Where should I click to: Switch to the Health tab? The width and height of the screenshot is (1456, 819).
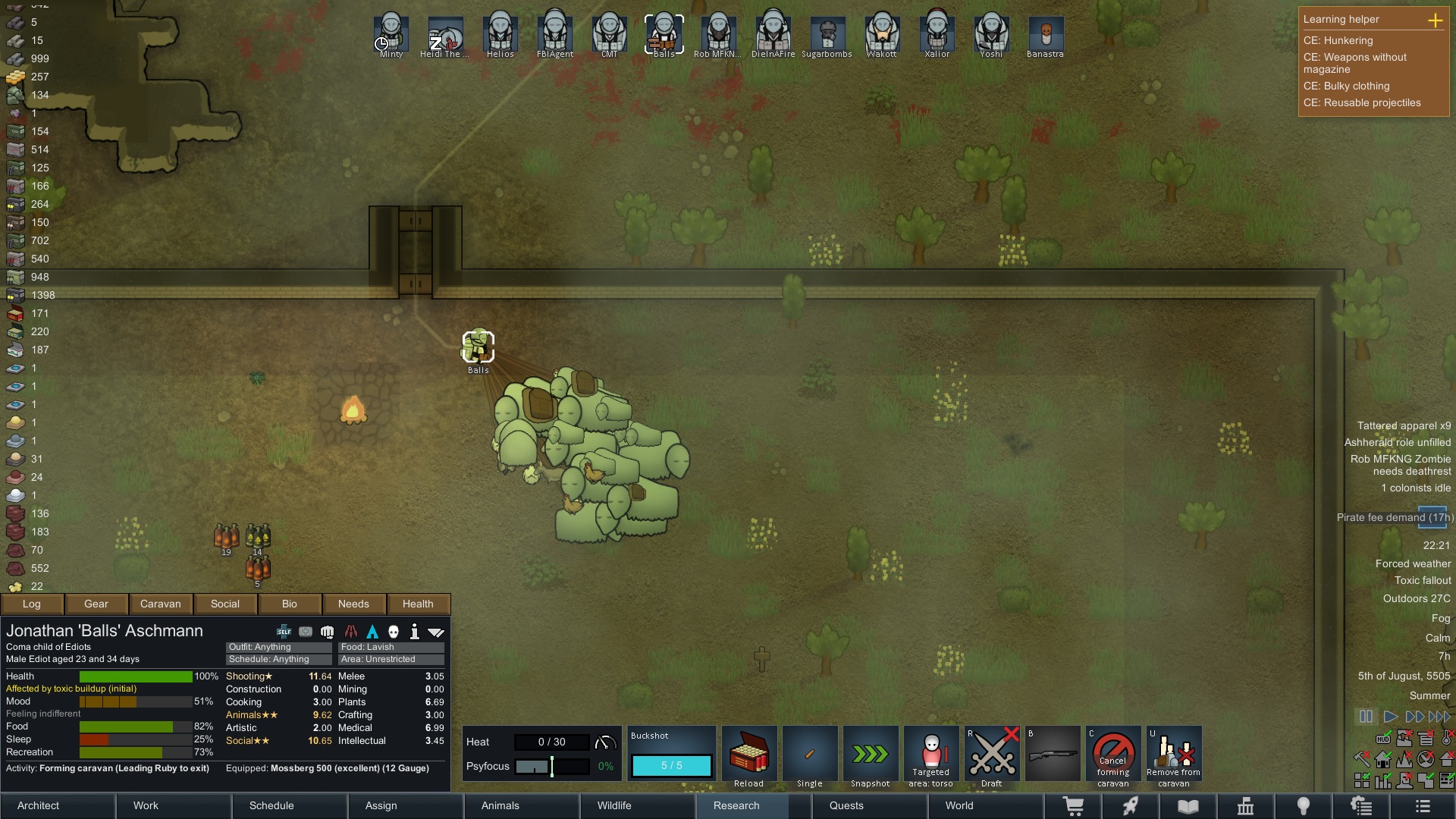coord(418,604)
